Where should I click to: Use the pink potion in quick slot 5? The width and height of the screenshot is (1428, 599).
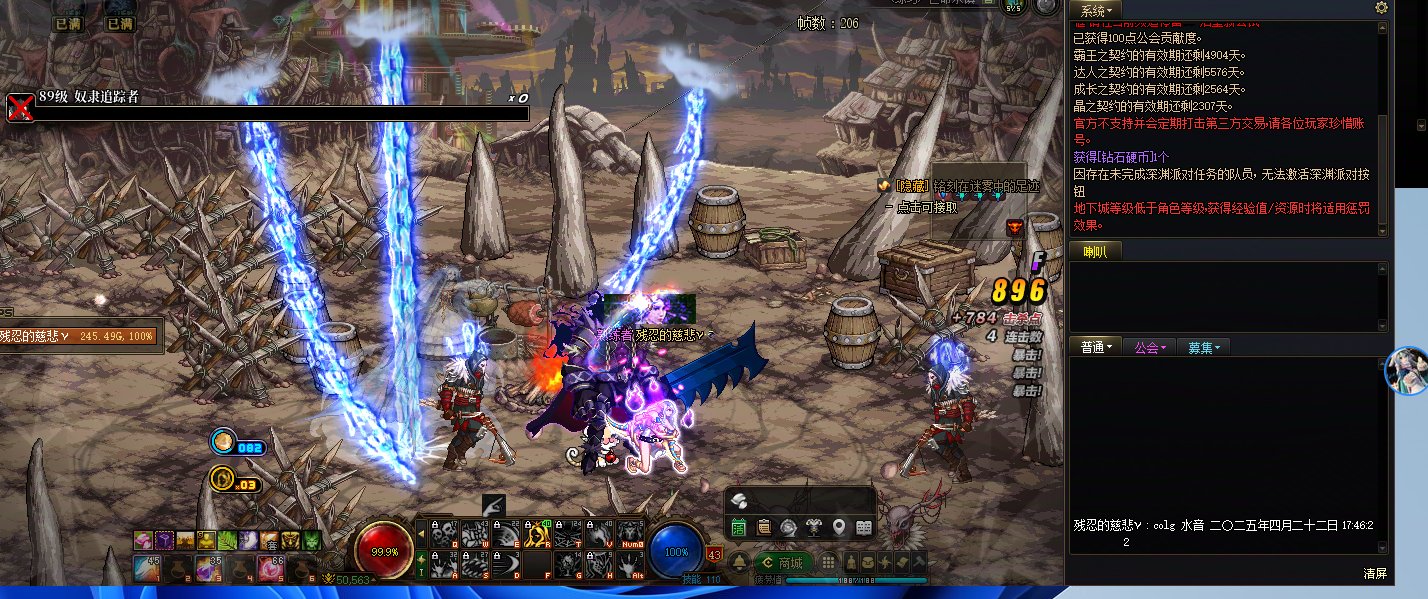point(271,569)
